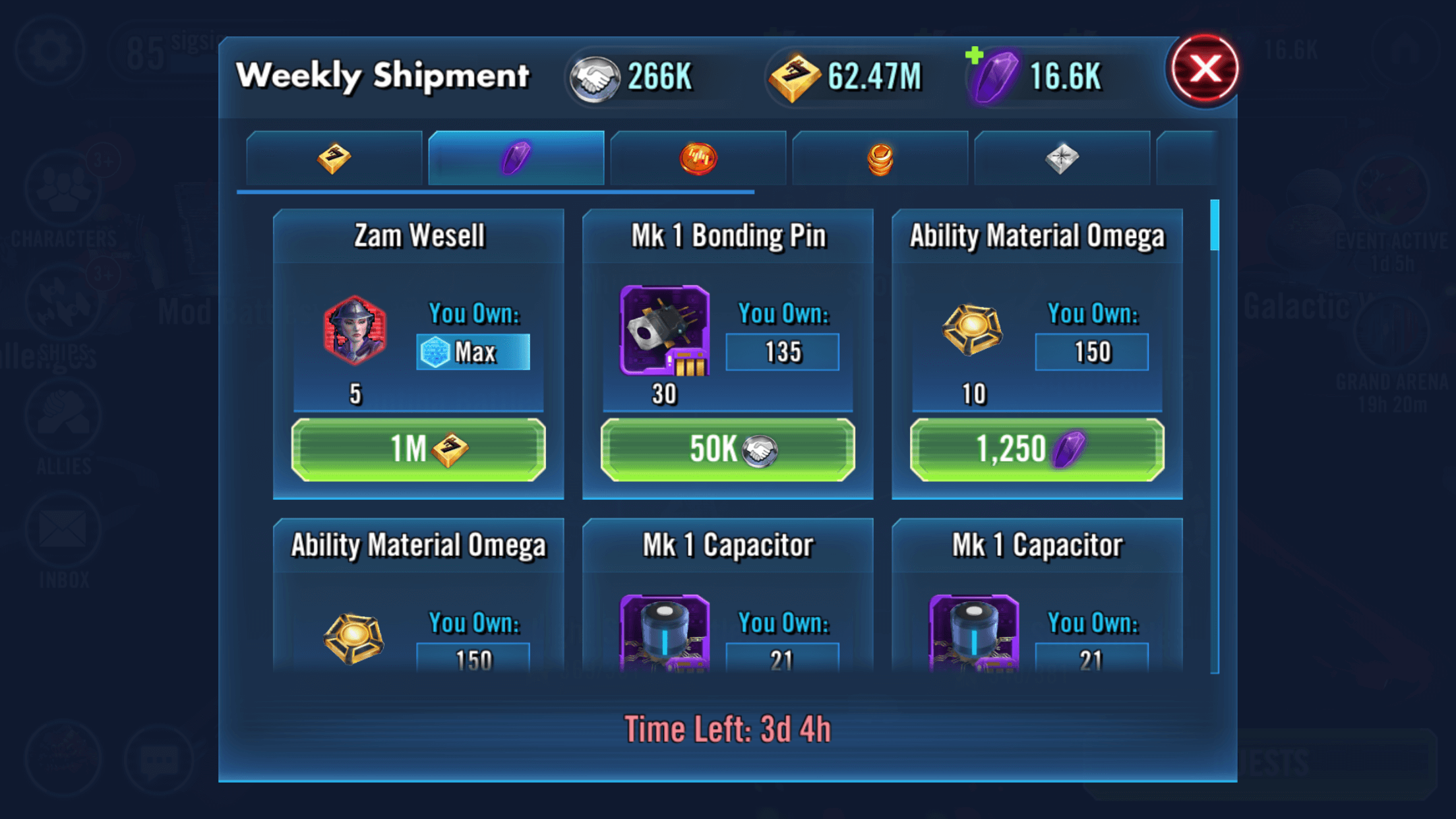1456x819 pixels.
Task: Add more crystals via the green plus
Action: (975, 56)
